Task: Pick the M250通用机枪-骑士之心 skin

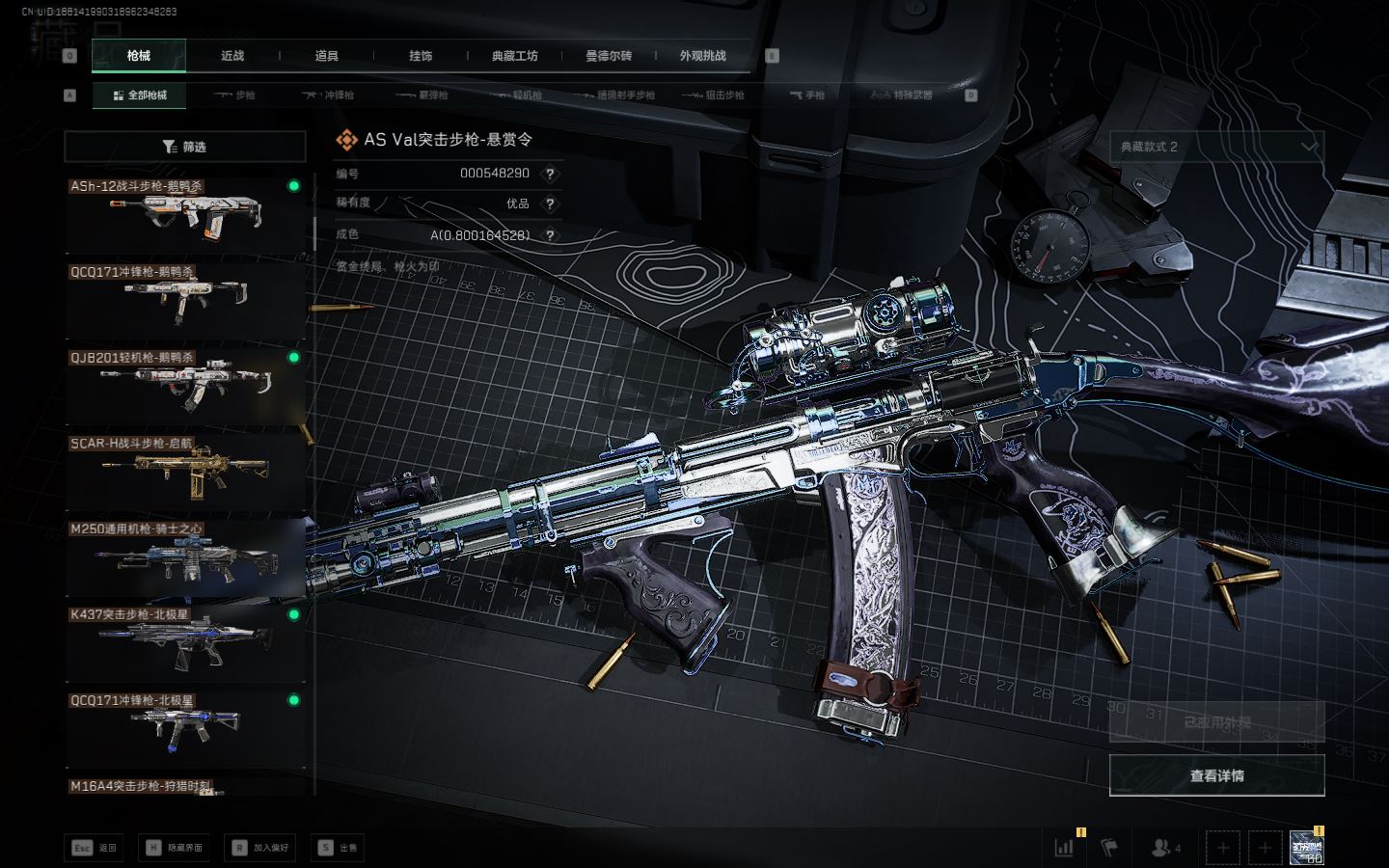Action: click(185, 556)
